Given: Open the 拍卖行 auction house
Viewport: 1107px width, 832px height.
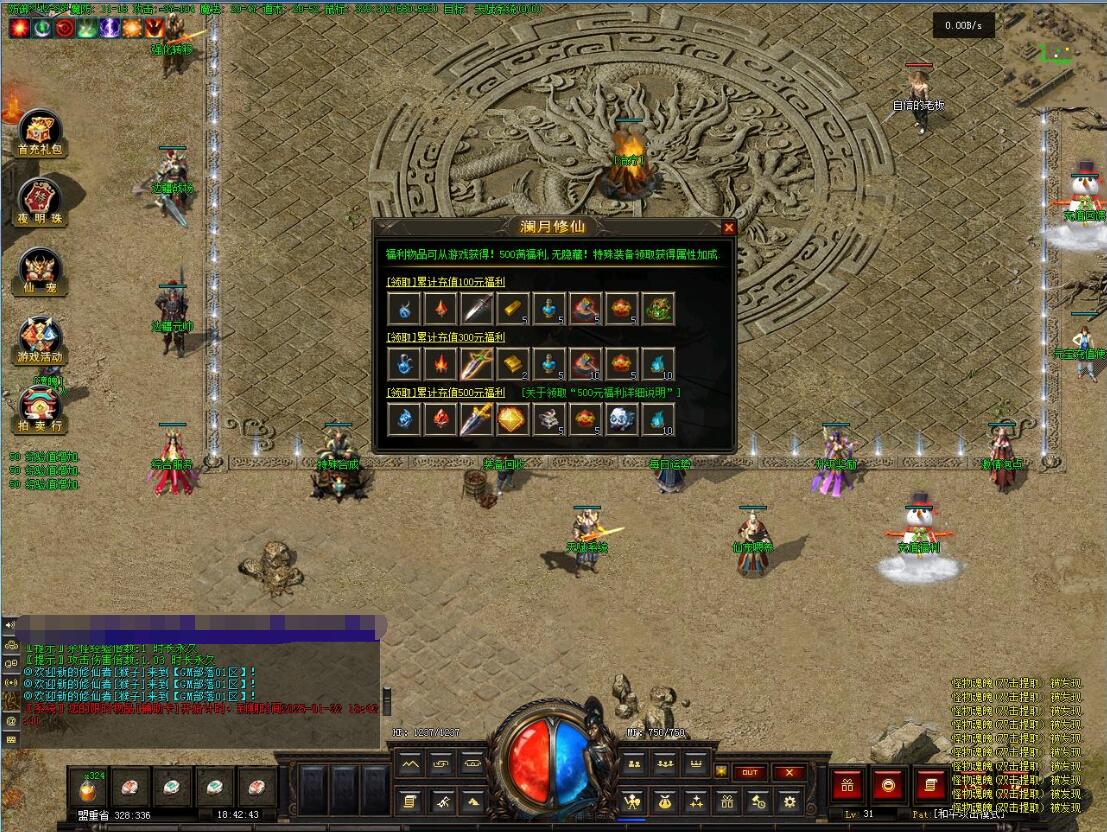Looking at the screenshot, I should coord(40,406).
